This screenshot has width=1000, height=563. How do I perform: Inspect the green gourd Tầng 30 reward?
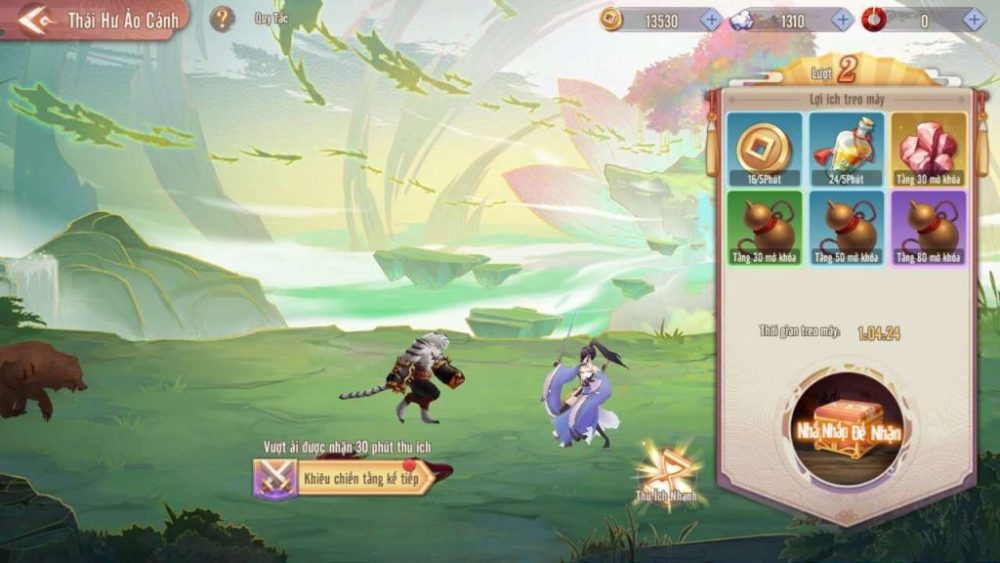764,229
